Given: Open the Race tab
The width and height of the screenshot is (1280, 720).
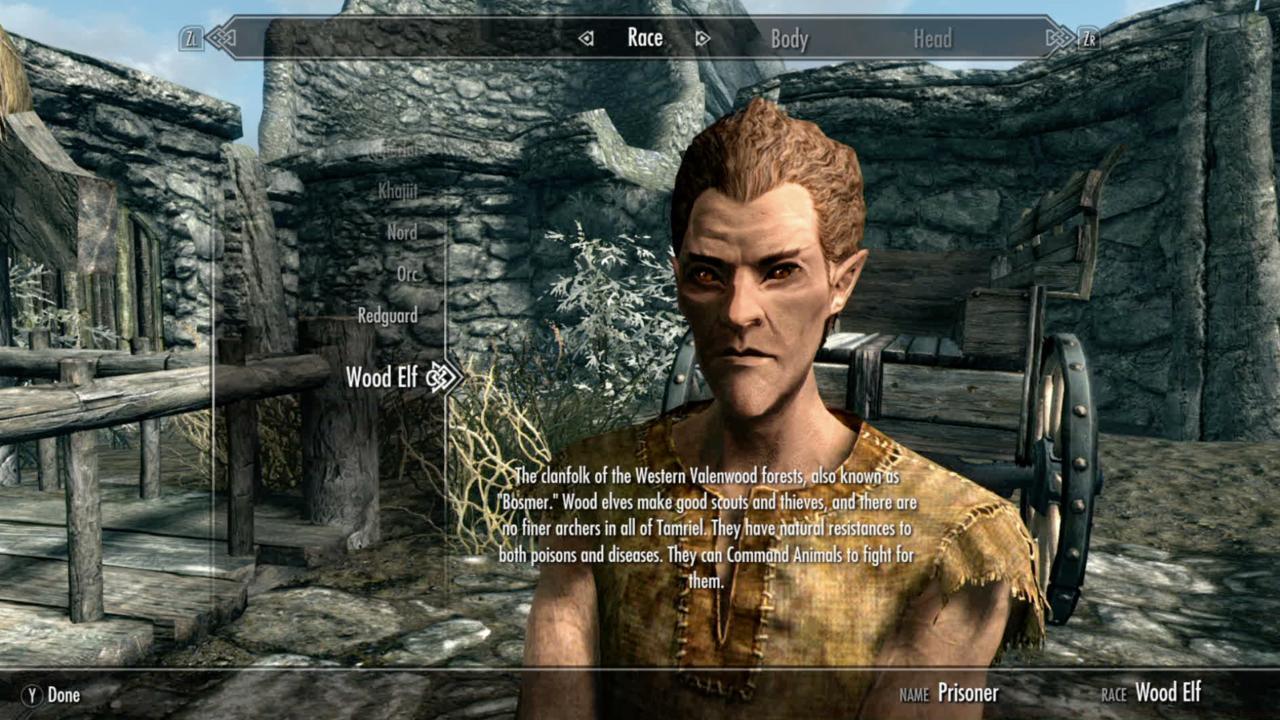Looking at the screenshot, I should (x=644, y=38).
